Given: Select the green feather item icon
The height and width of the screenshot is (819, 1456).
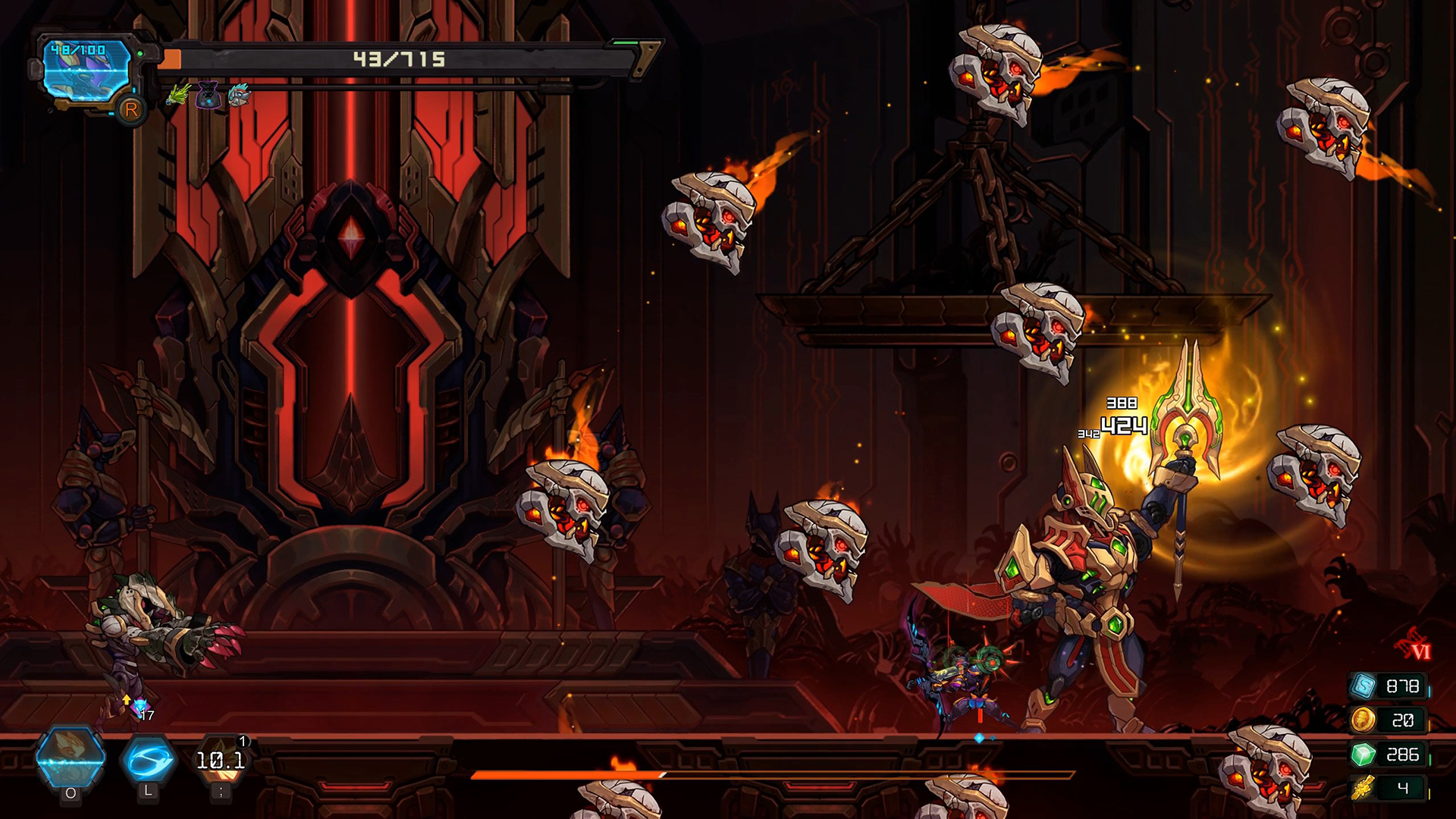Looking at the screenshot, I should tap(178, 96).
